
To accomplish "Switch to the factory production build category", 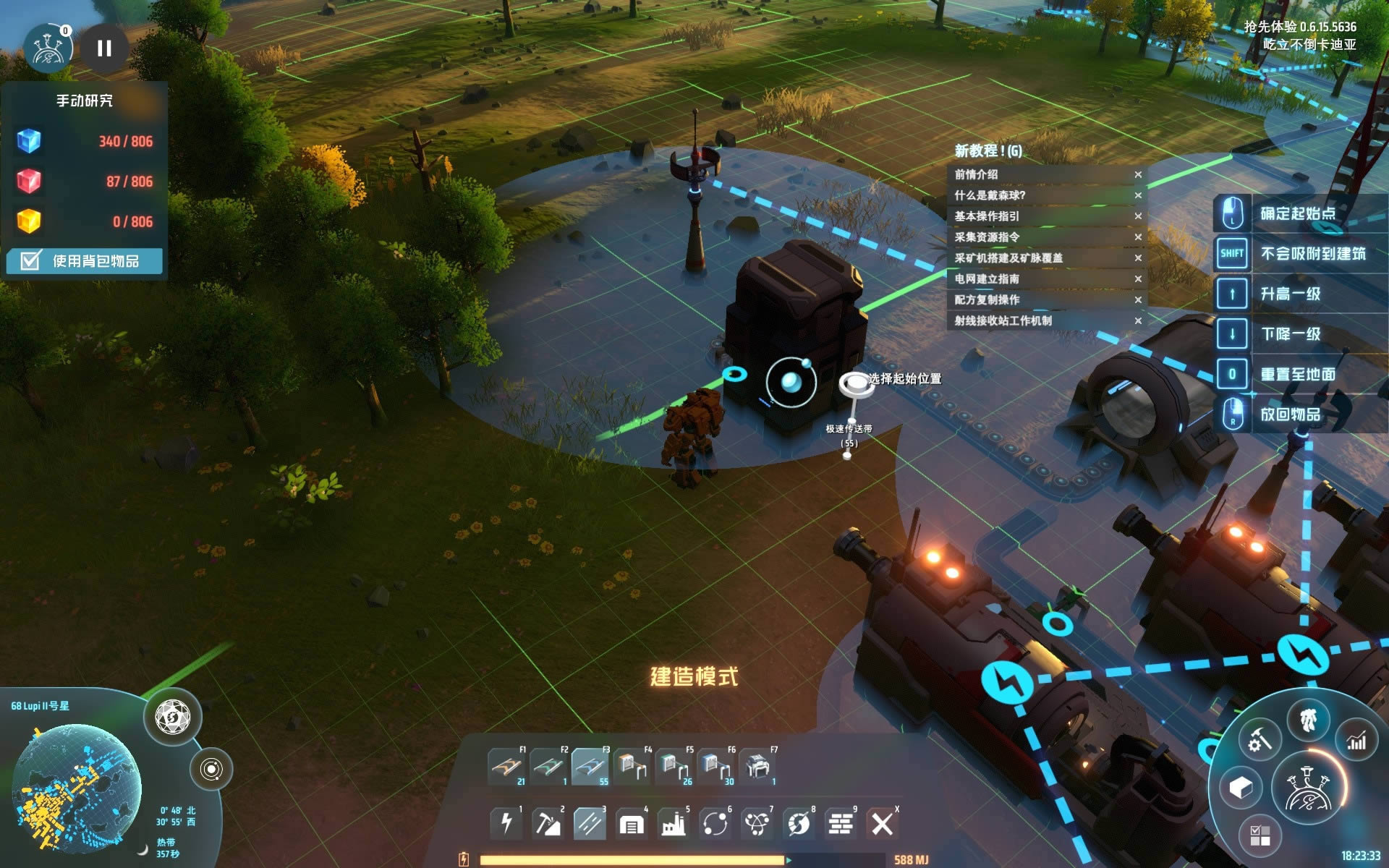I will 674,823.
